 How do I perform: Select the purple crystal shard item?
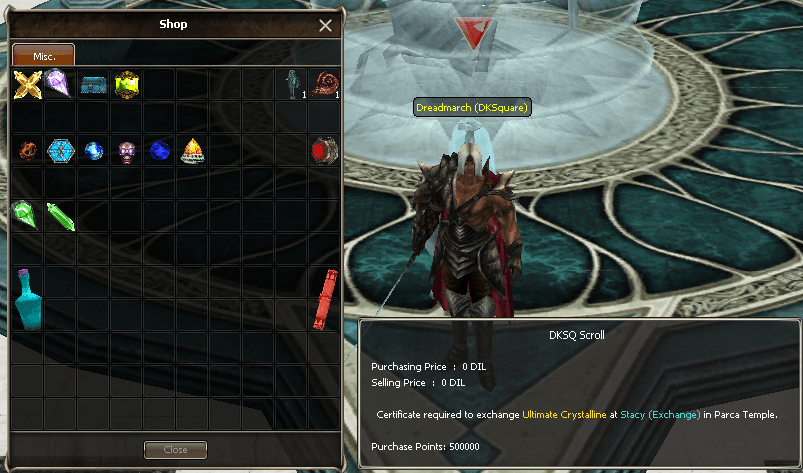tap(59, 83)
